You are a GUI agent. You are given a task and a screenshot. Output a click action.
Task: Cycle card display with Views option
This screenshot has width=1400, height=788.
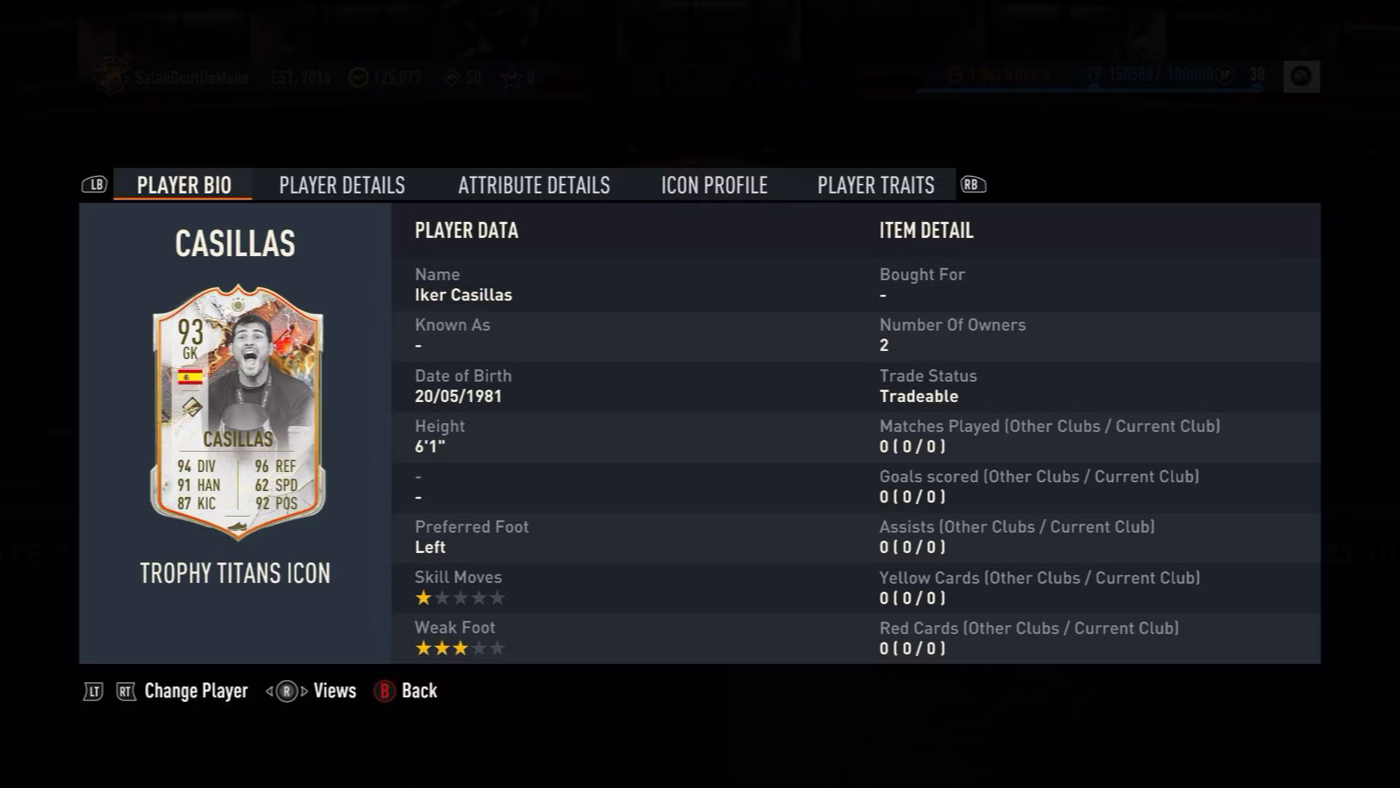pos(334,691)
